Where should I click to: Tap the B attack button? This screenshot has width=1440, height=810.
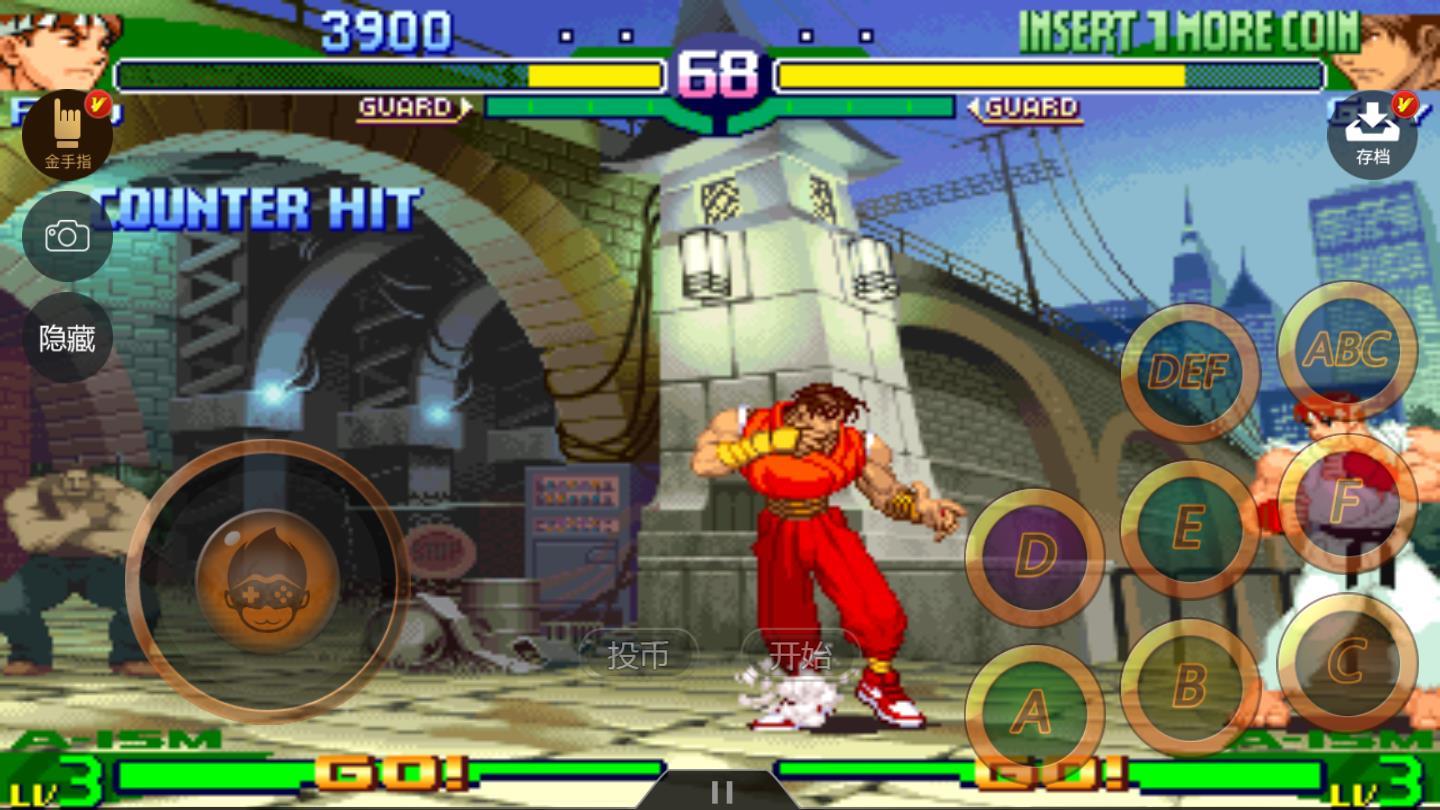(x=1190, y=687)
